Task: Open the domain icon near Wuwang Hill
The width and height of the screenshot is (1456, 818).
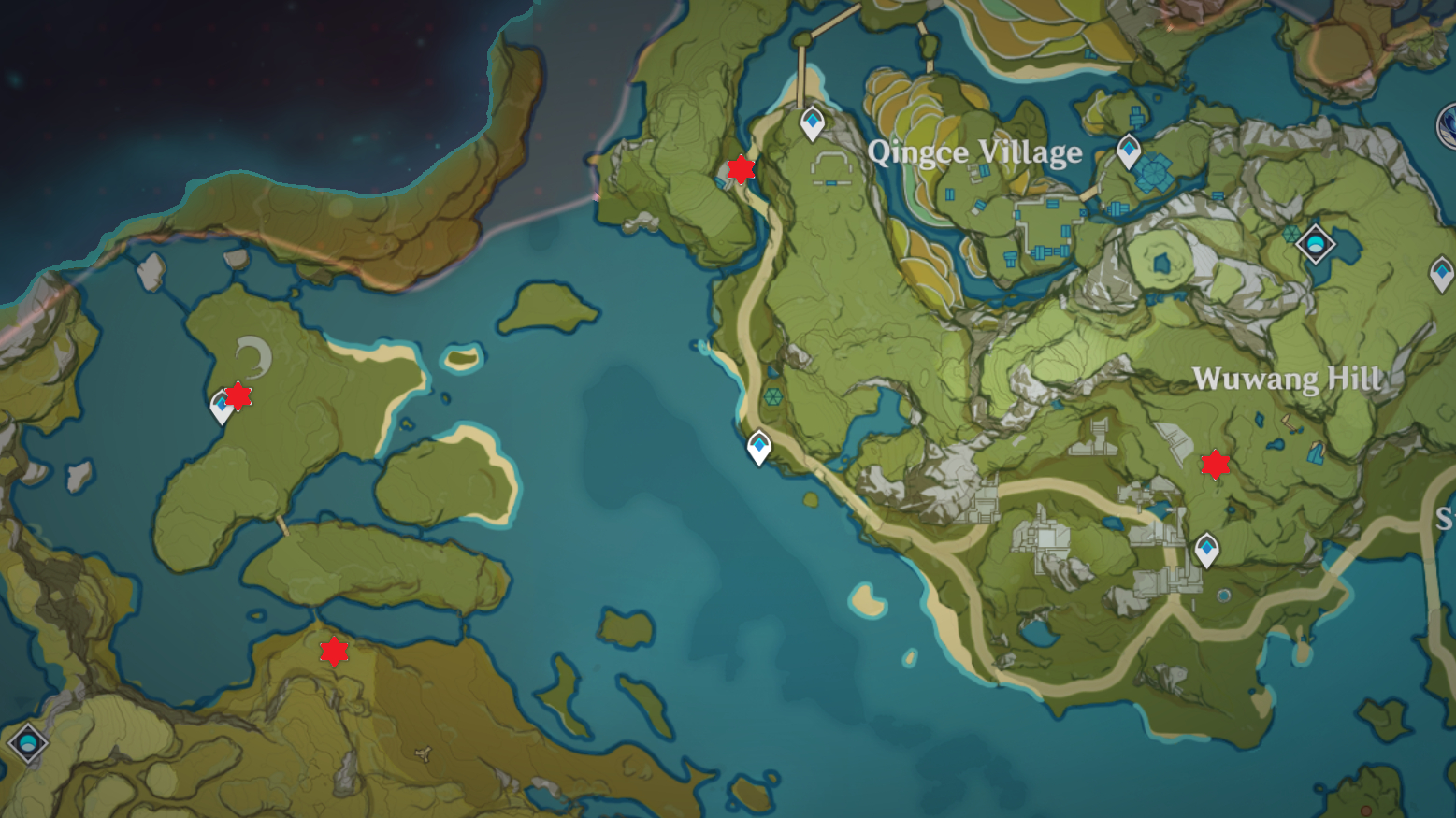Action: [1316, 244]
